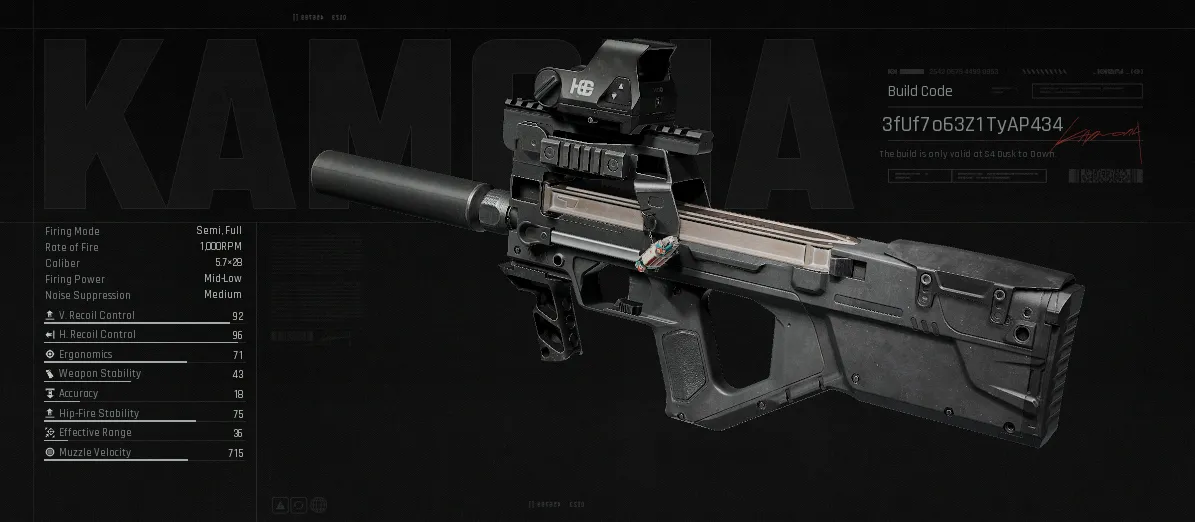Screen dimensions: 1195x522
Task: Click the globe icon
Action: (x=318, y=504)
